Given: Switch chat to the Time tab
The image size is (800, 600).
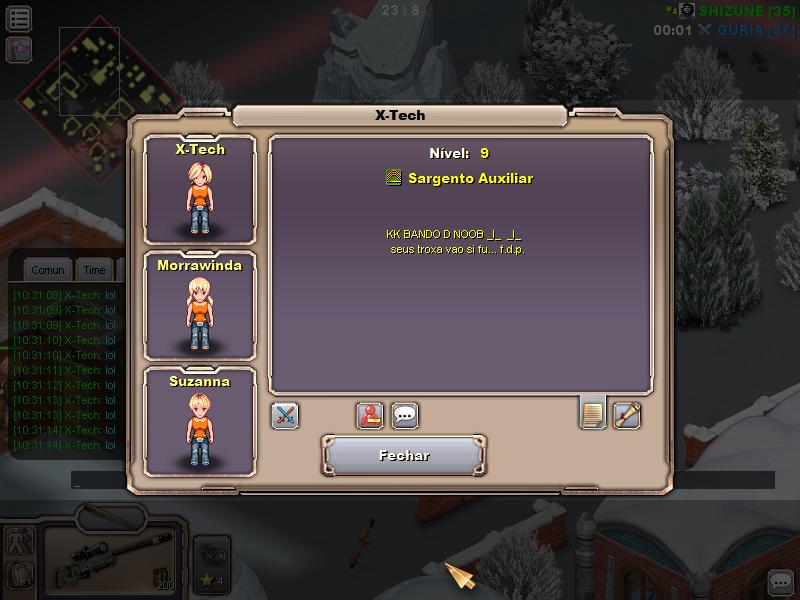Looking at the screenshot, I should tap(94, 270).
